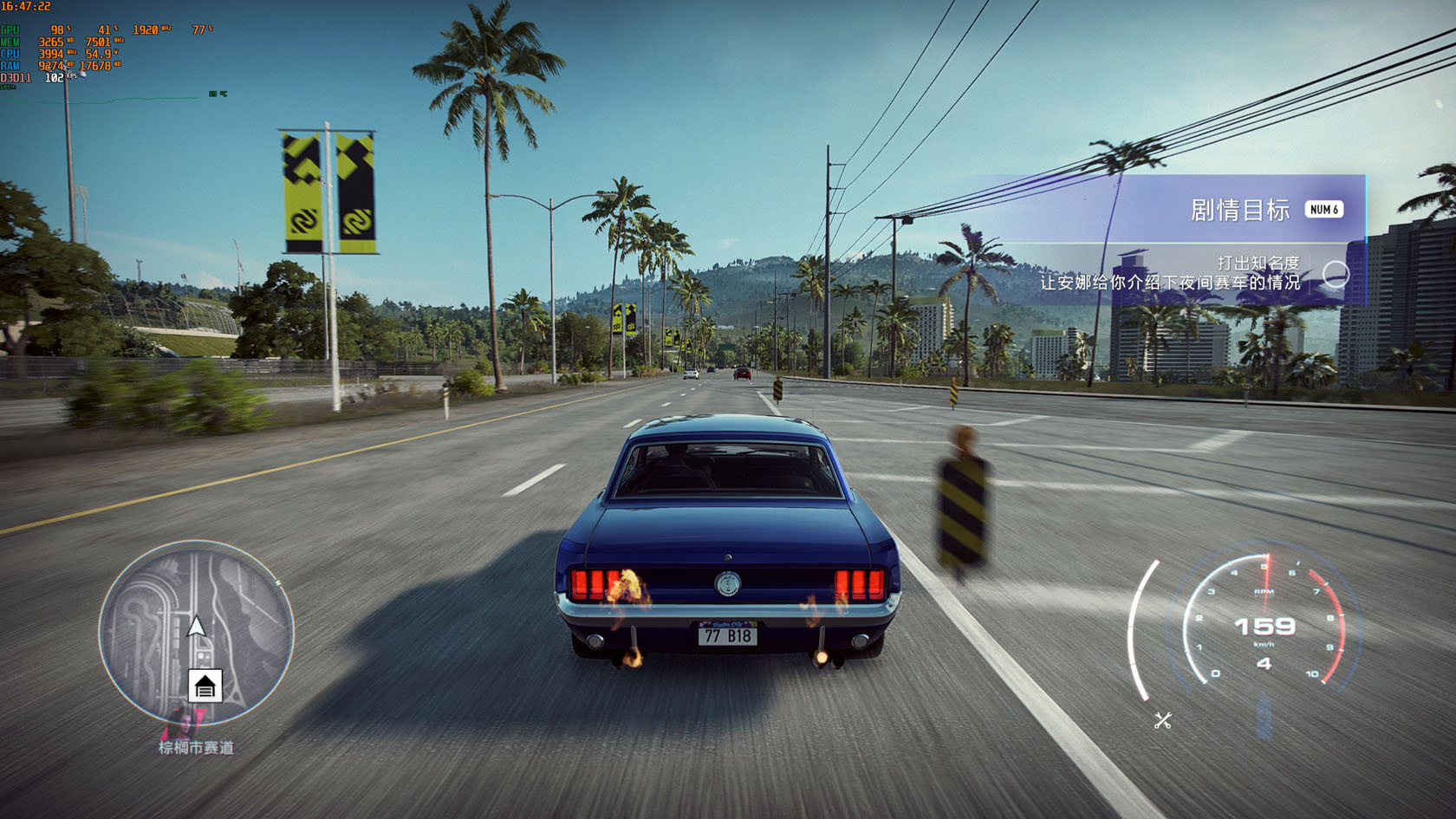Viewport: 1456px width, 819px height.
Task: Open the circular minimap
Action: [x=197, y=631]
